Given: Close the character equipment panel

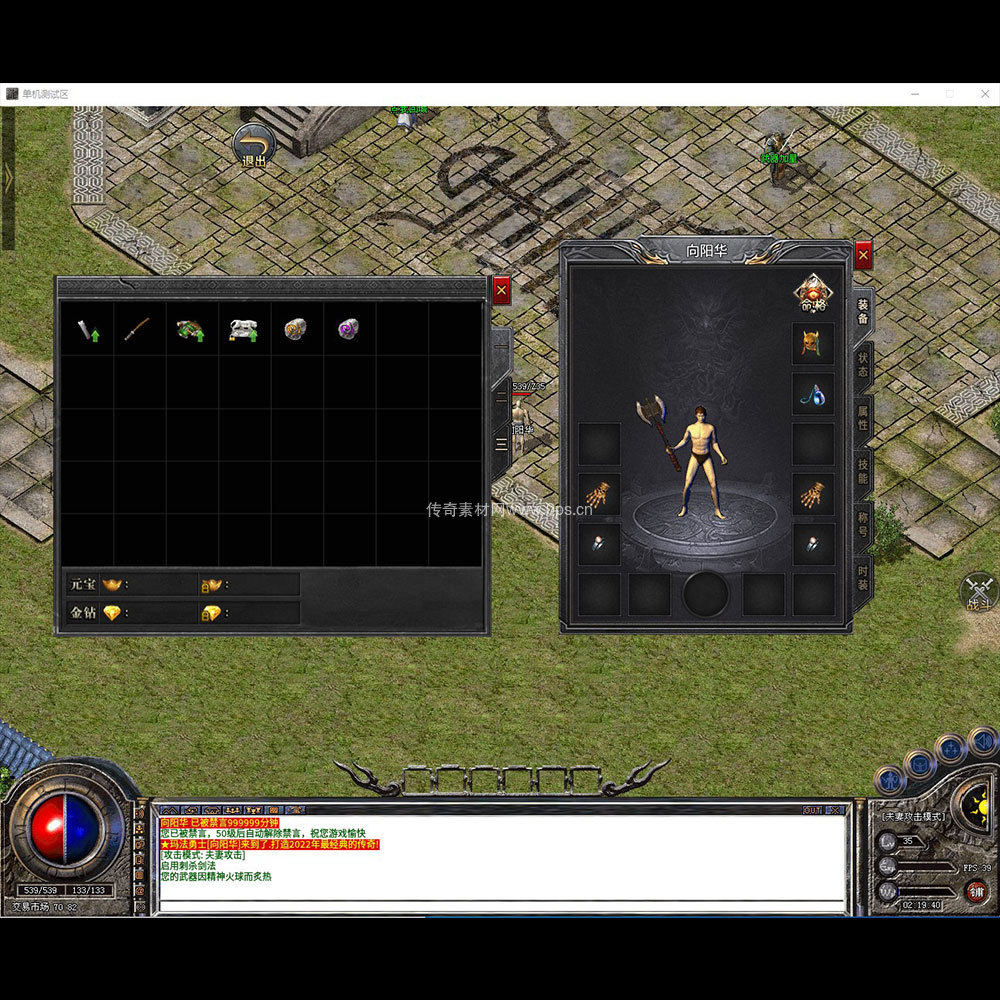Looking at the screenshot, I should tap(863, 255).
